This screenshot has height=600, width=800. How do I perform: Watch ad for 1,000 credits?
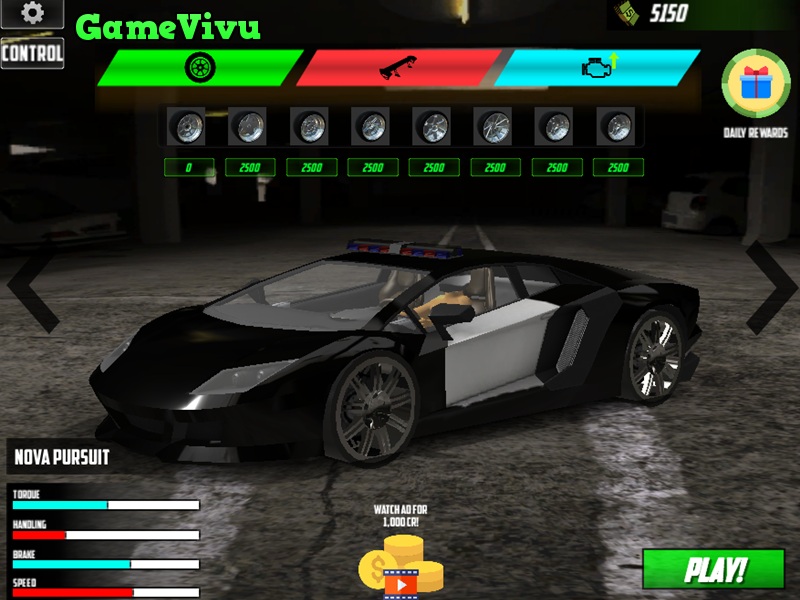(x=401, y=565)
